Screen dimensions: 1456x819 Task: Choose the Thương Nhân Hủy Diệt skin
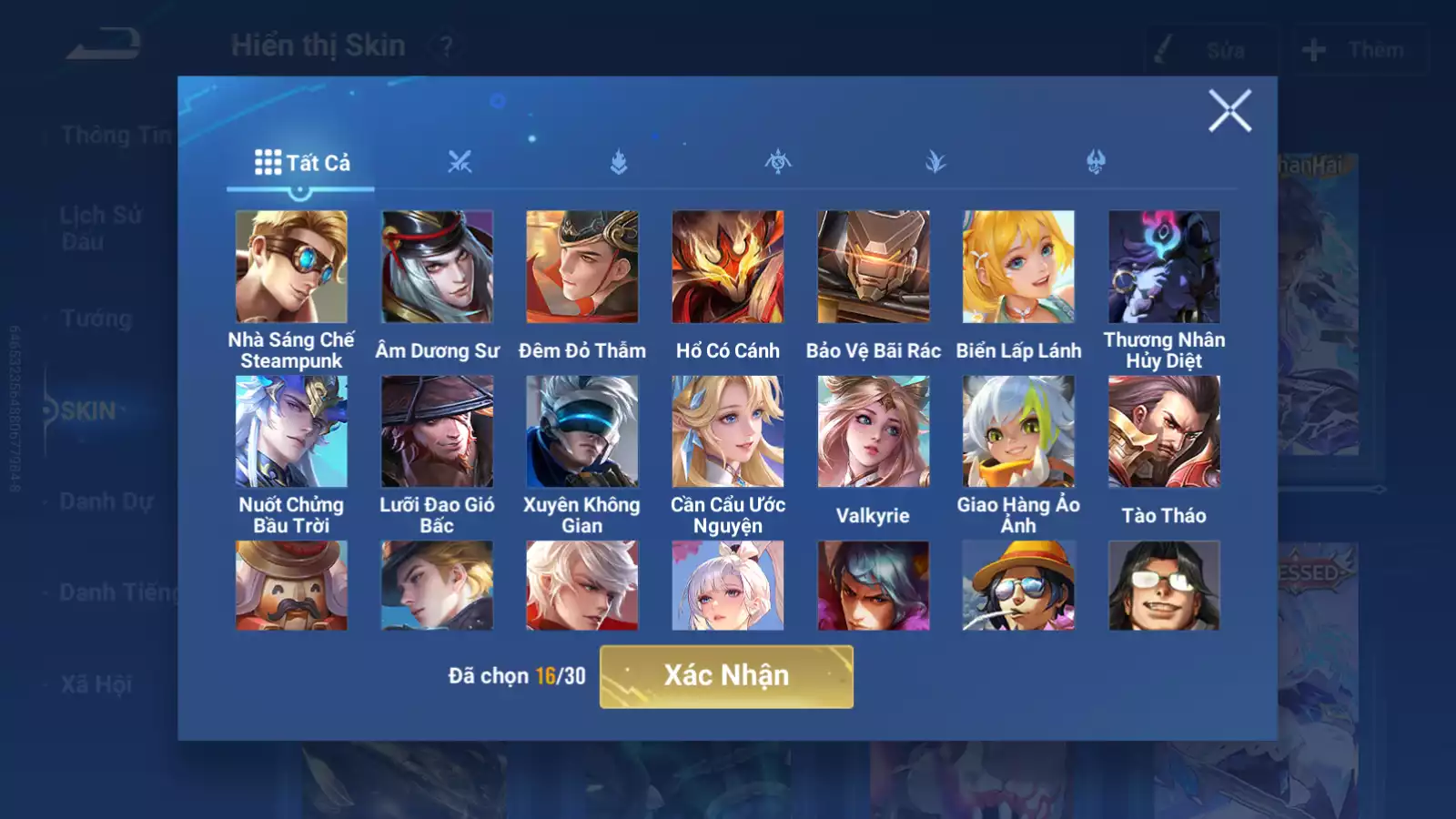tap(1164, 267)
